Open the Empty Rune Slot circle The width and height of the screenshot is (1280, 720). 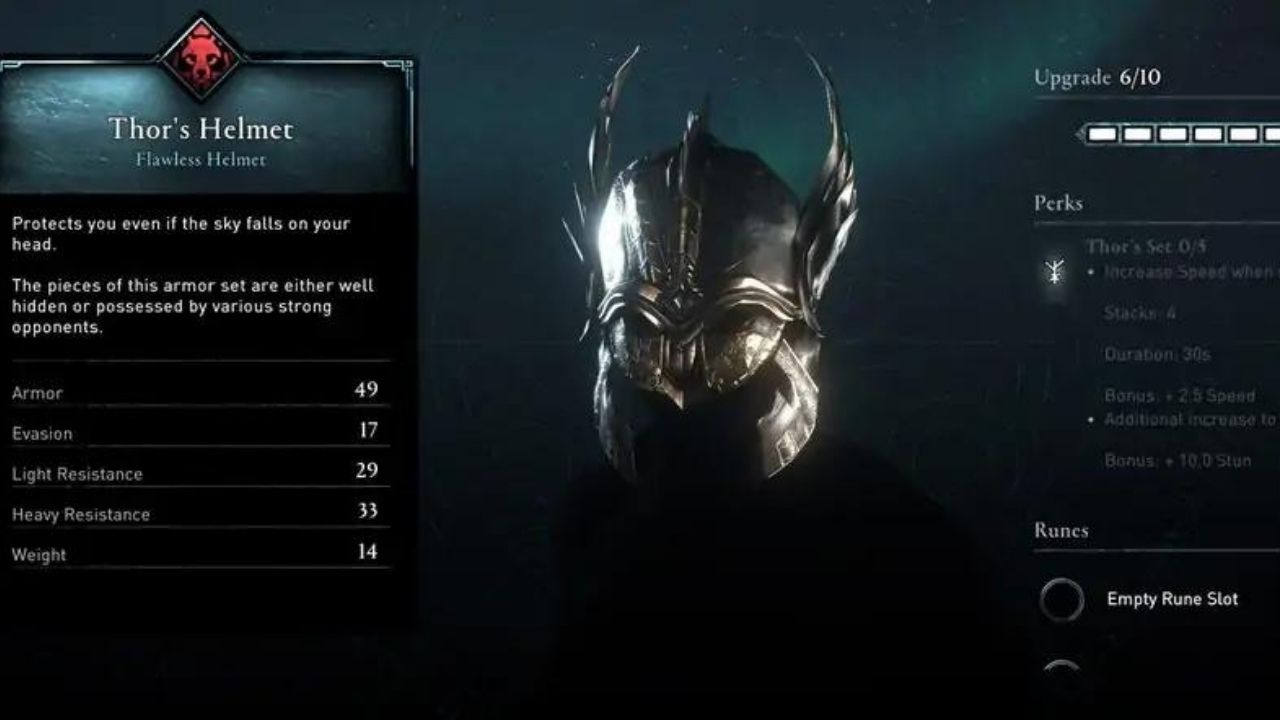[x=1062, y=599]
